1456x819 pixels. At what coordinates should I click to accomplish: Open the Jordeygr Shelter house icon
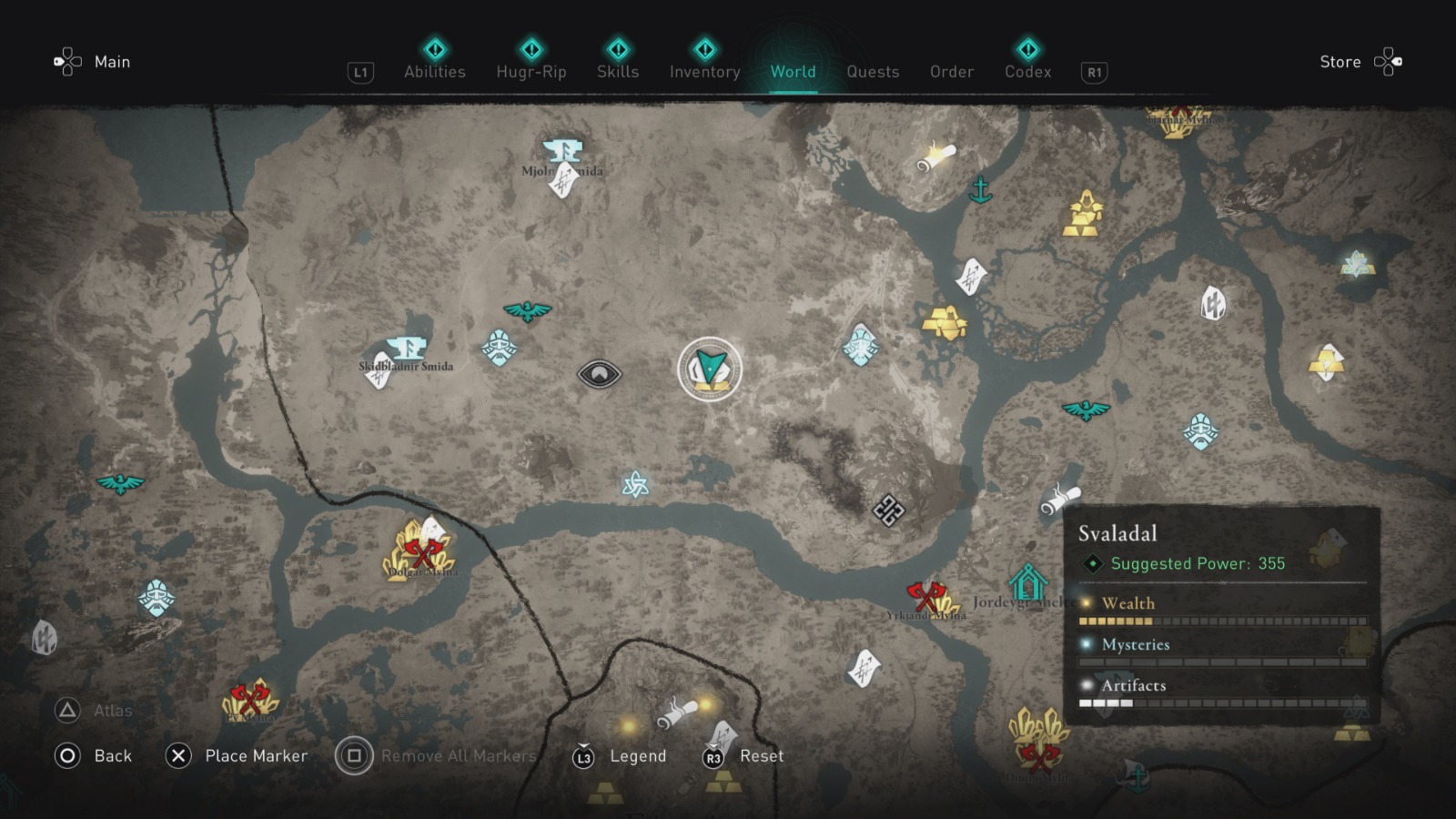(x=1026, y=579)
